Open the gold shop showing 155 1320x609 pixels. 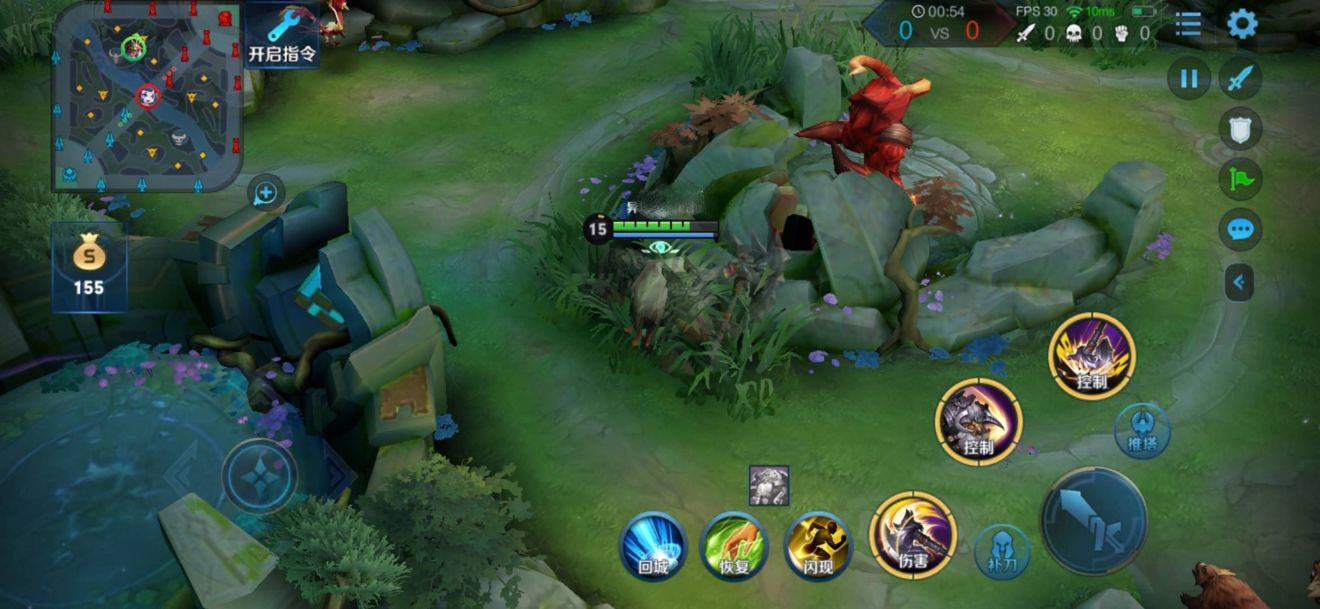point(89,267)
